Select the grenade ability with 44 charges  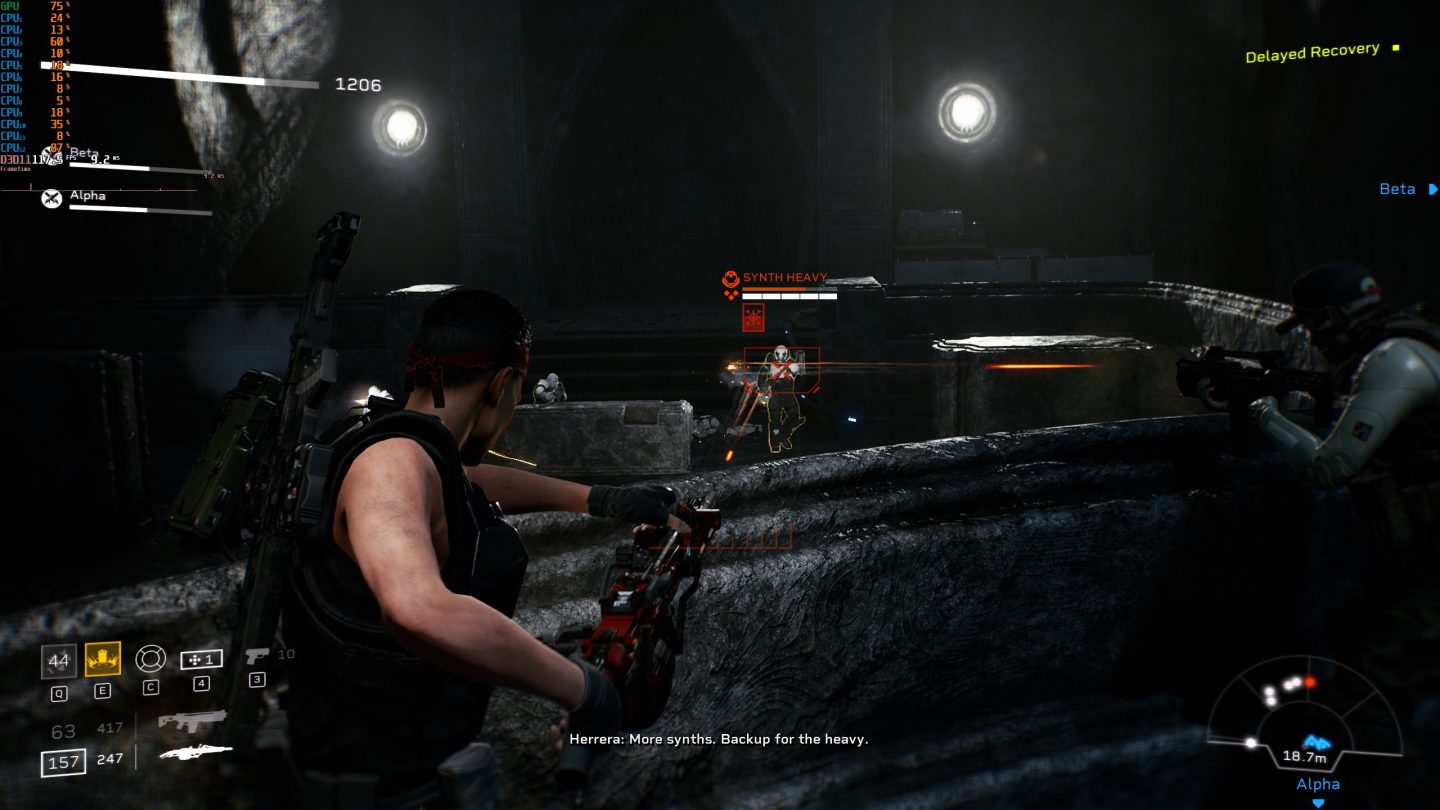[59, 661]
